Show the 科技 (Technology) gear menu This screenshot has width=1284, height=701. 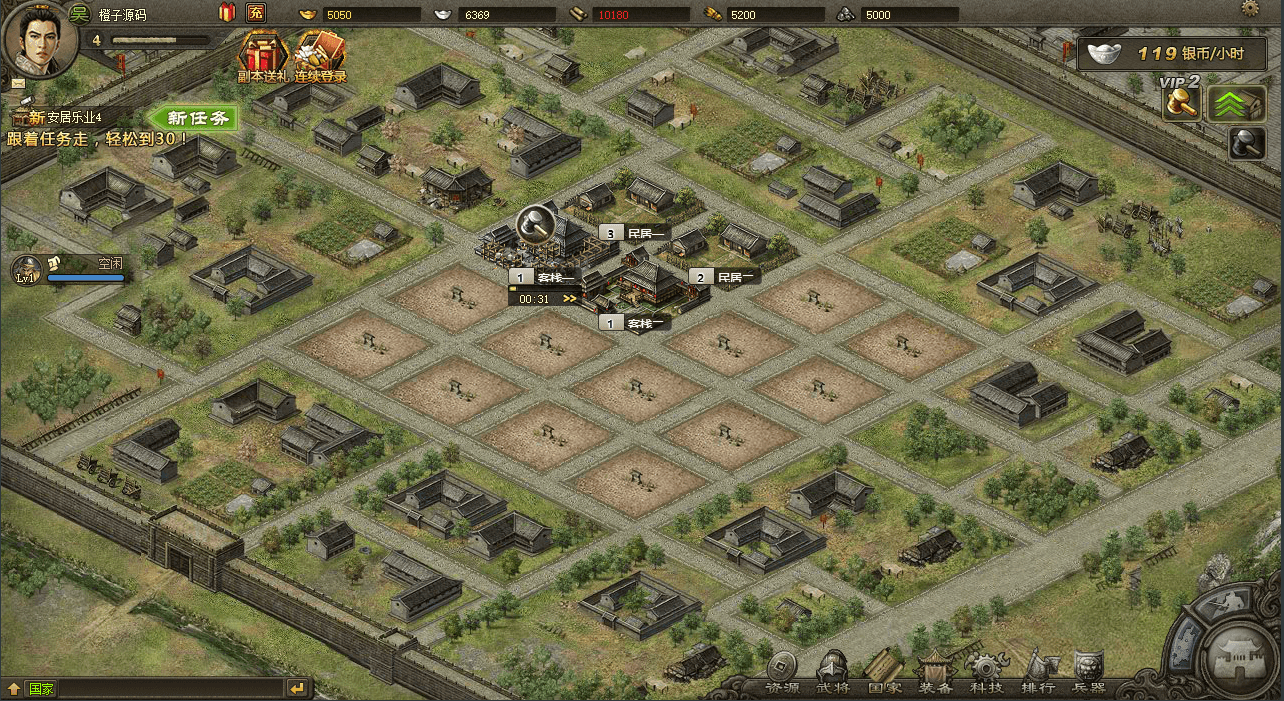pyautogui.click(x=987, y=672)
